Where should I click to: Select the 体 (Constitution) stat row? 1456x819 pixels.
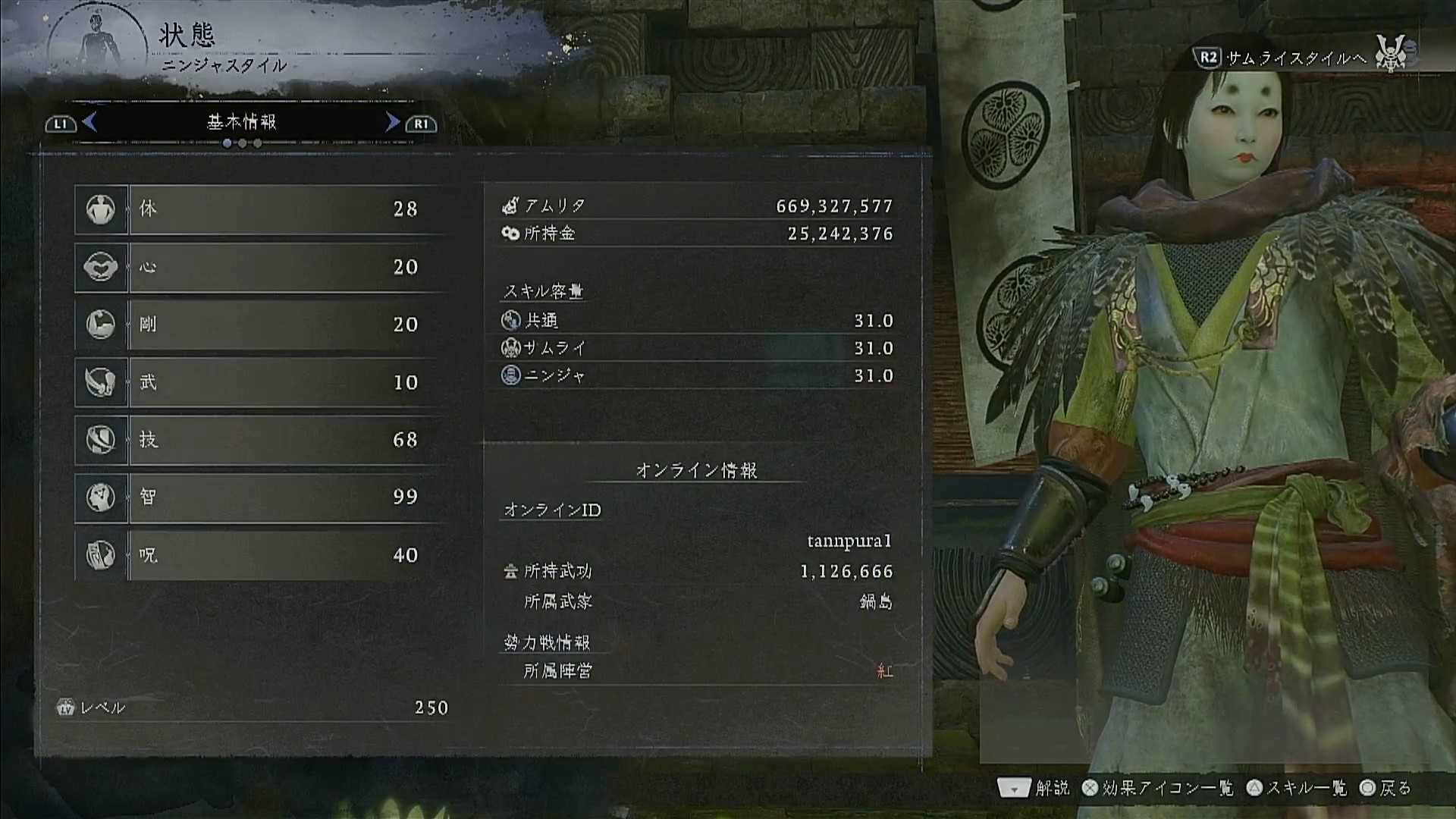258,209
